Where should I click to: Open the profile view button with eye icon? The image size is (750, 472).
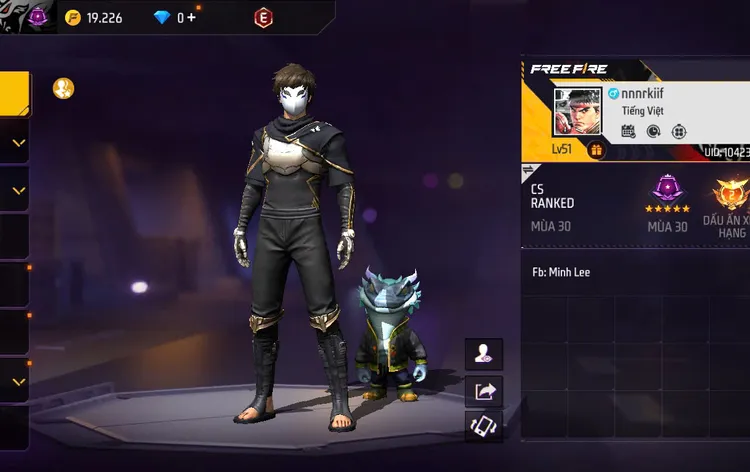[485, 353]
